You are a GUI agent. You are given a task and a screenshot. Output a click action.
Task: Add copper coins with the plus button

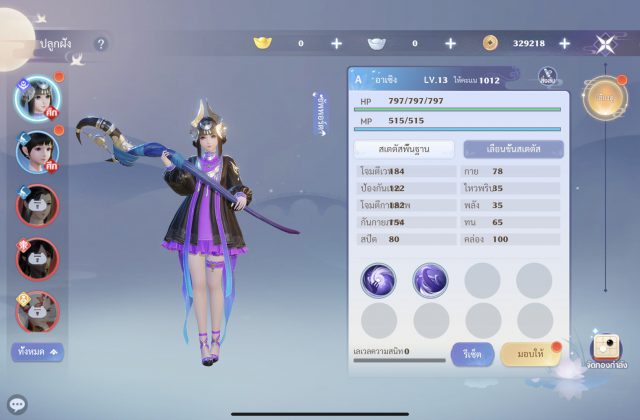564,43
